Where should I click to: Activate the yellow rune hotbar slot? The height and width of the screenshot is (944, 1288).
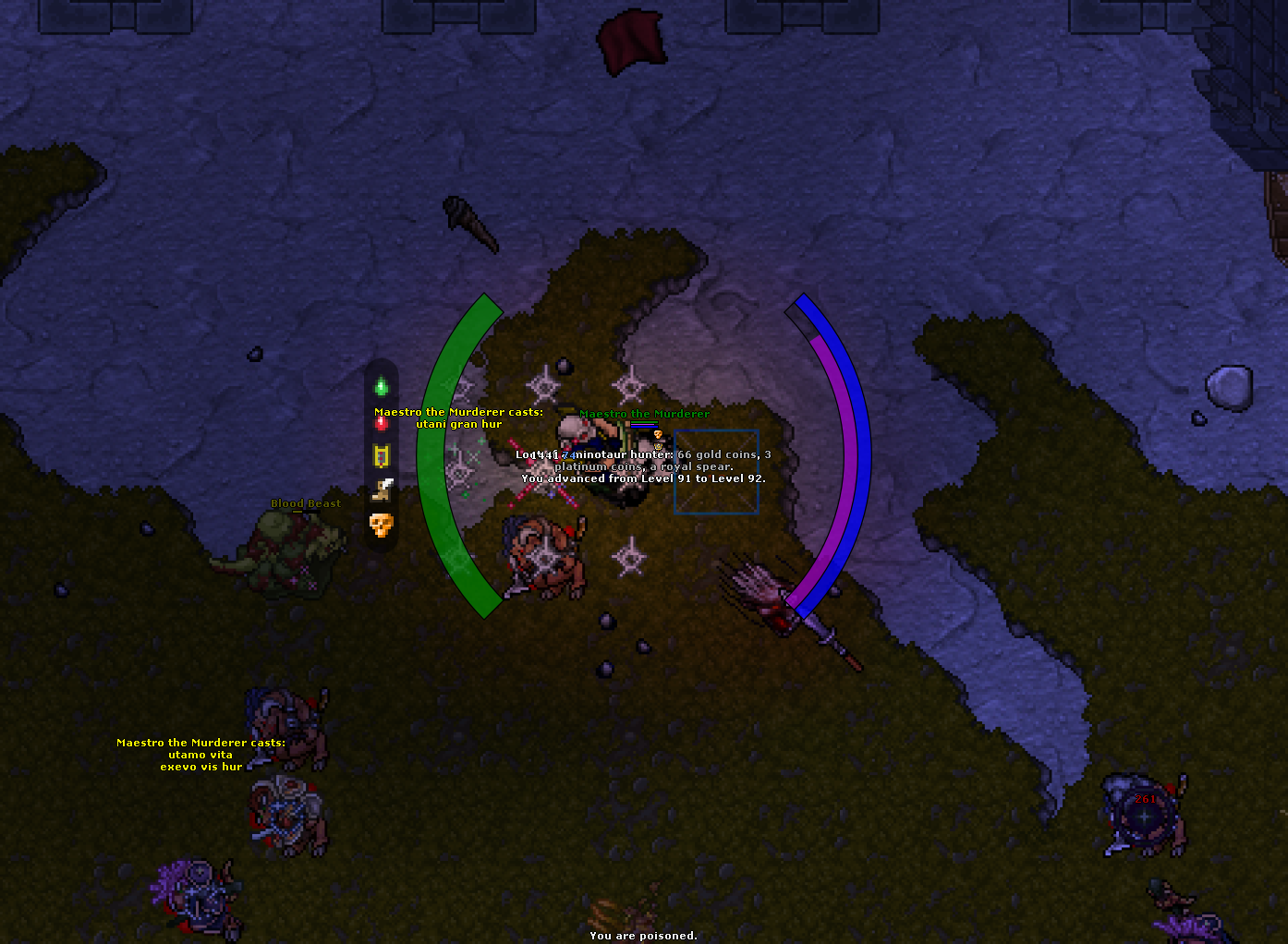click(x=382, y=456)
